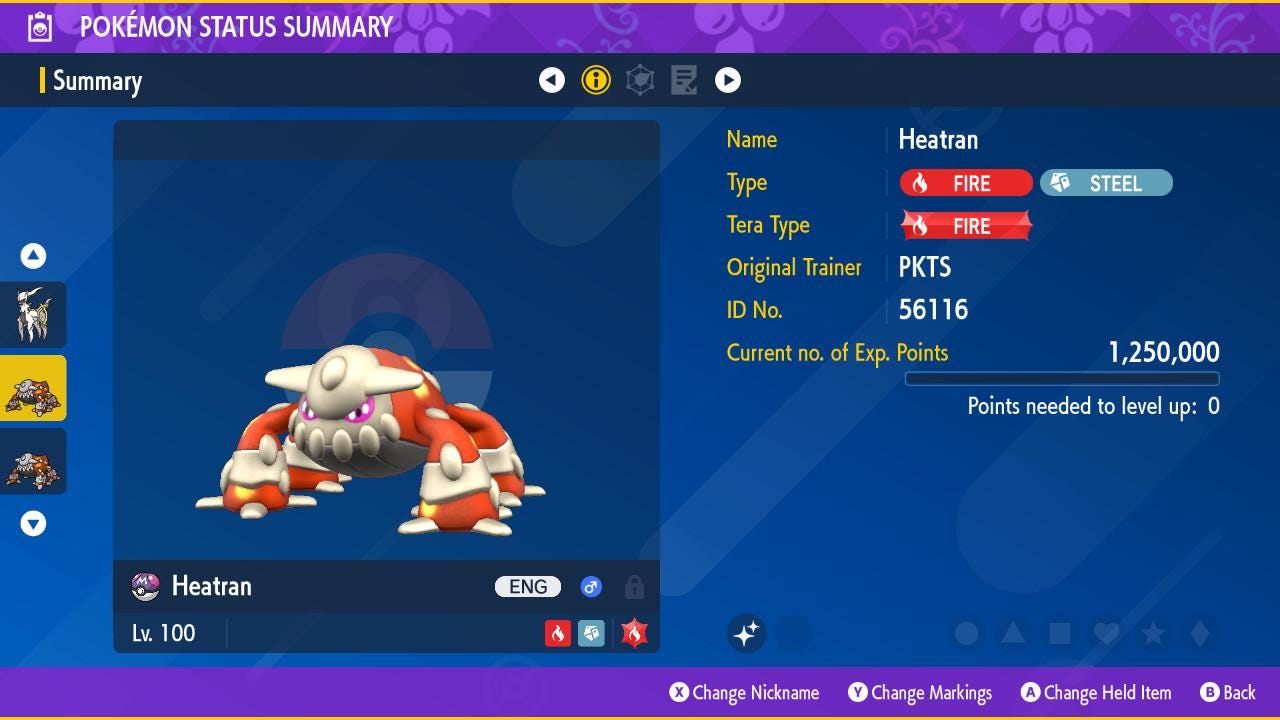This screenshot has width=1280, height=720.
Task: Toggle the star marking
Action: click(1153, 633)
